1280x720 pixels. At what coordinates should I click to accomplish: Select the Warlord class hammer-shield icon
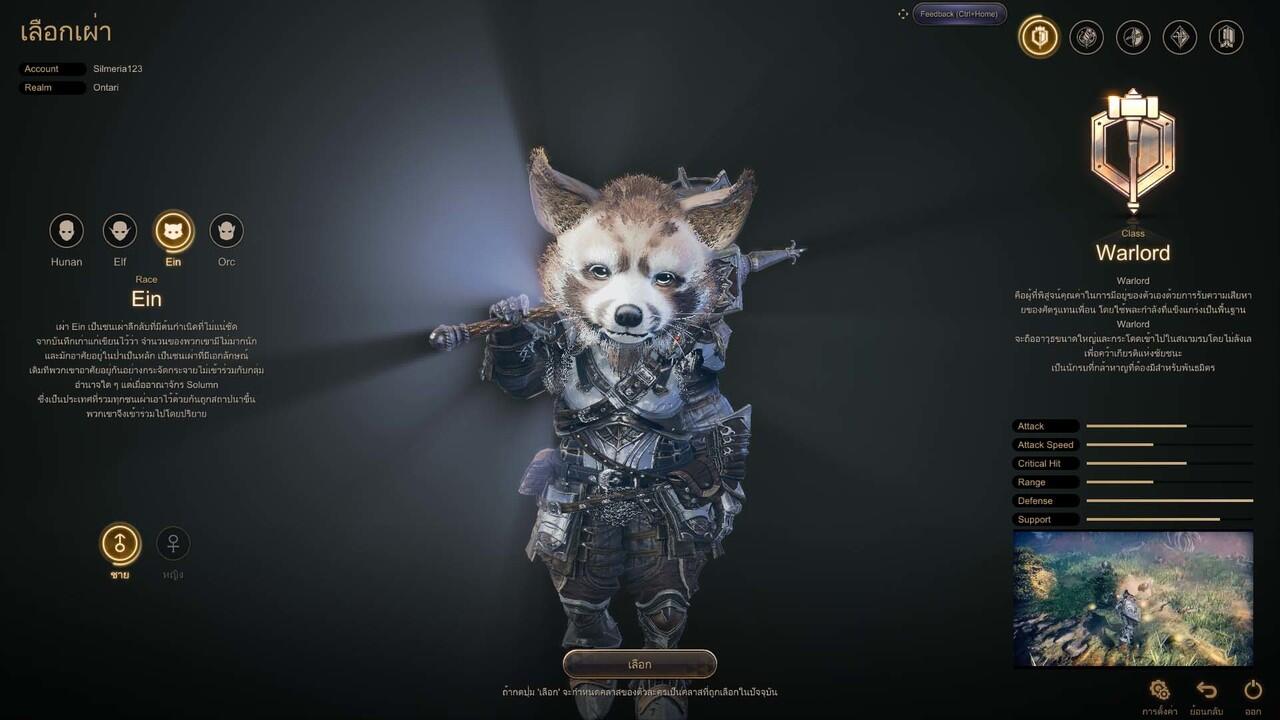point(1039,38)
